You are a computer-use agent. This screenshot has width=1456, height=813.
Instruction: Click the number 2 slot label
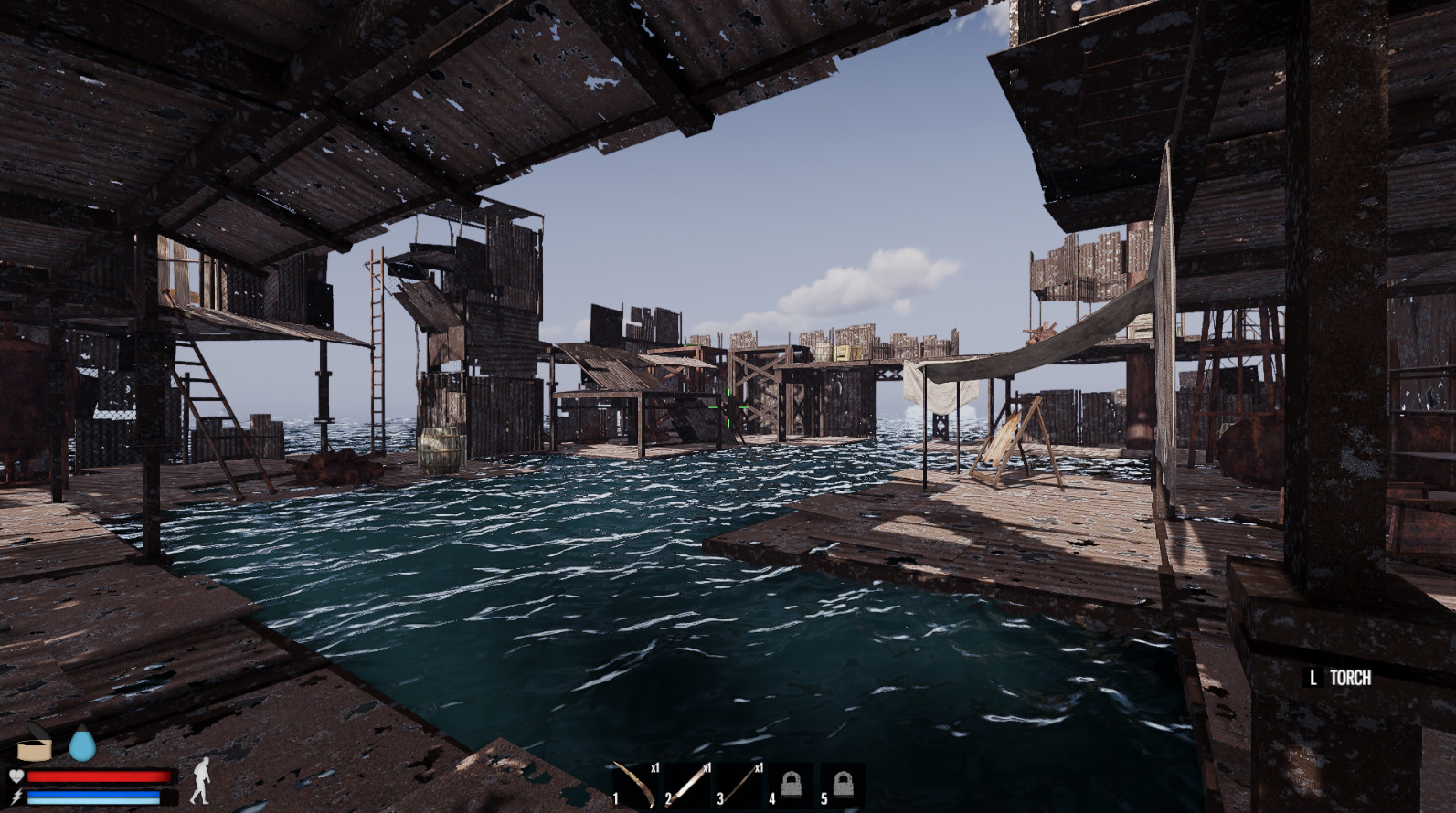[x=670, y=797]
